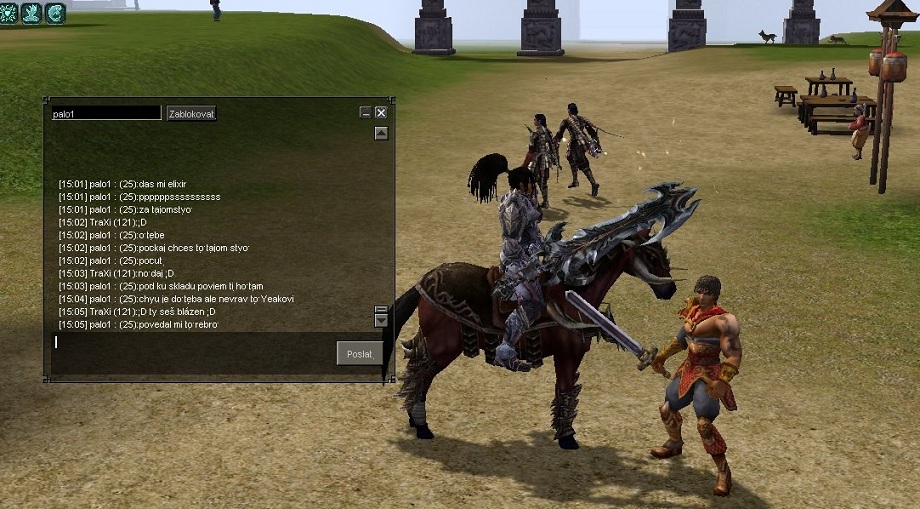Close the whisper chat window
The width and height of the screenshot is (920, 509).
(x=381, y=113)
